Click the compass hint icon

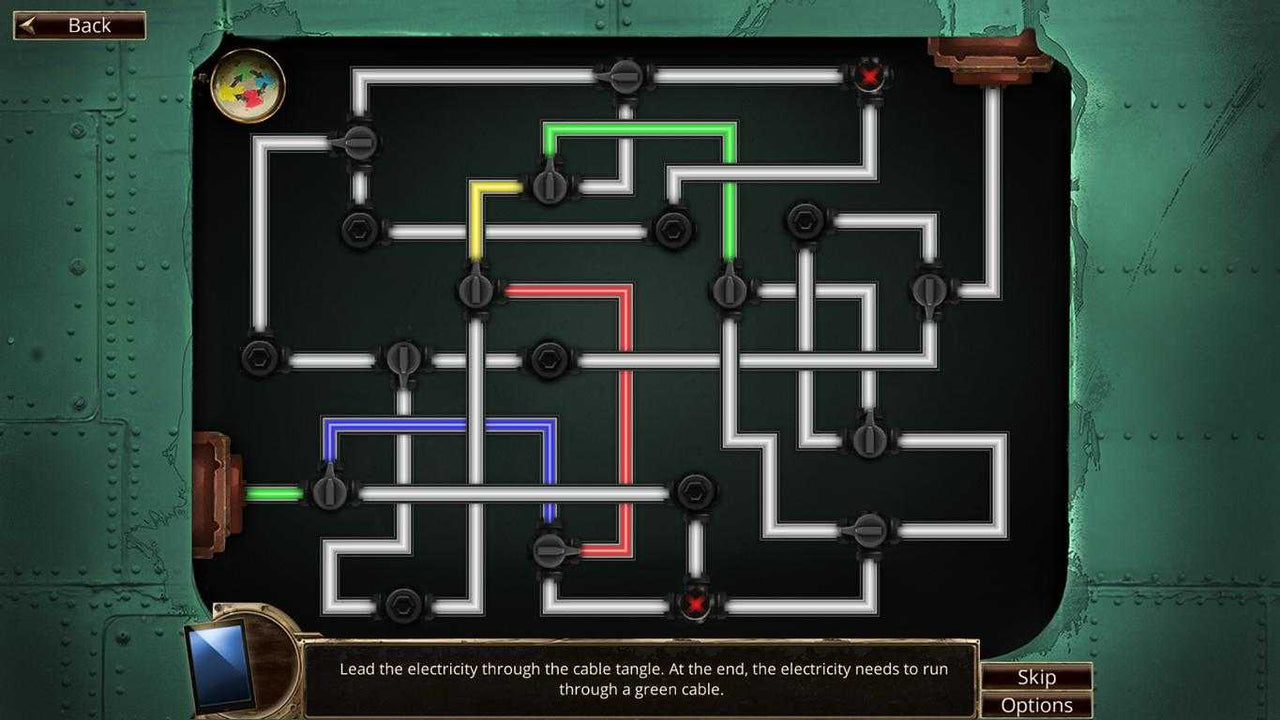[249, 86]
